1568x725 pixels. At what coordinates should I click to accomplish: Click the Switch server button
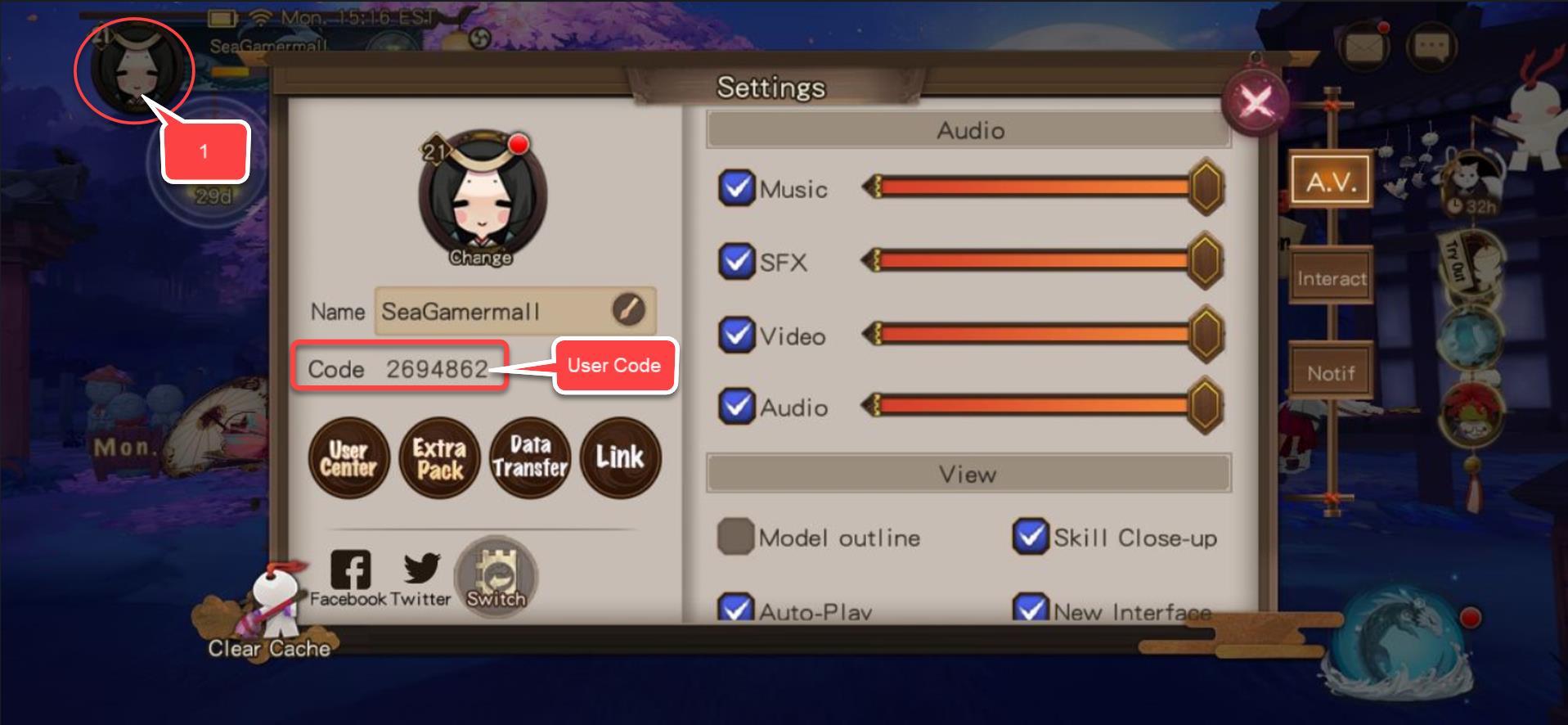click(496, 577)
